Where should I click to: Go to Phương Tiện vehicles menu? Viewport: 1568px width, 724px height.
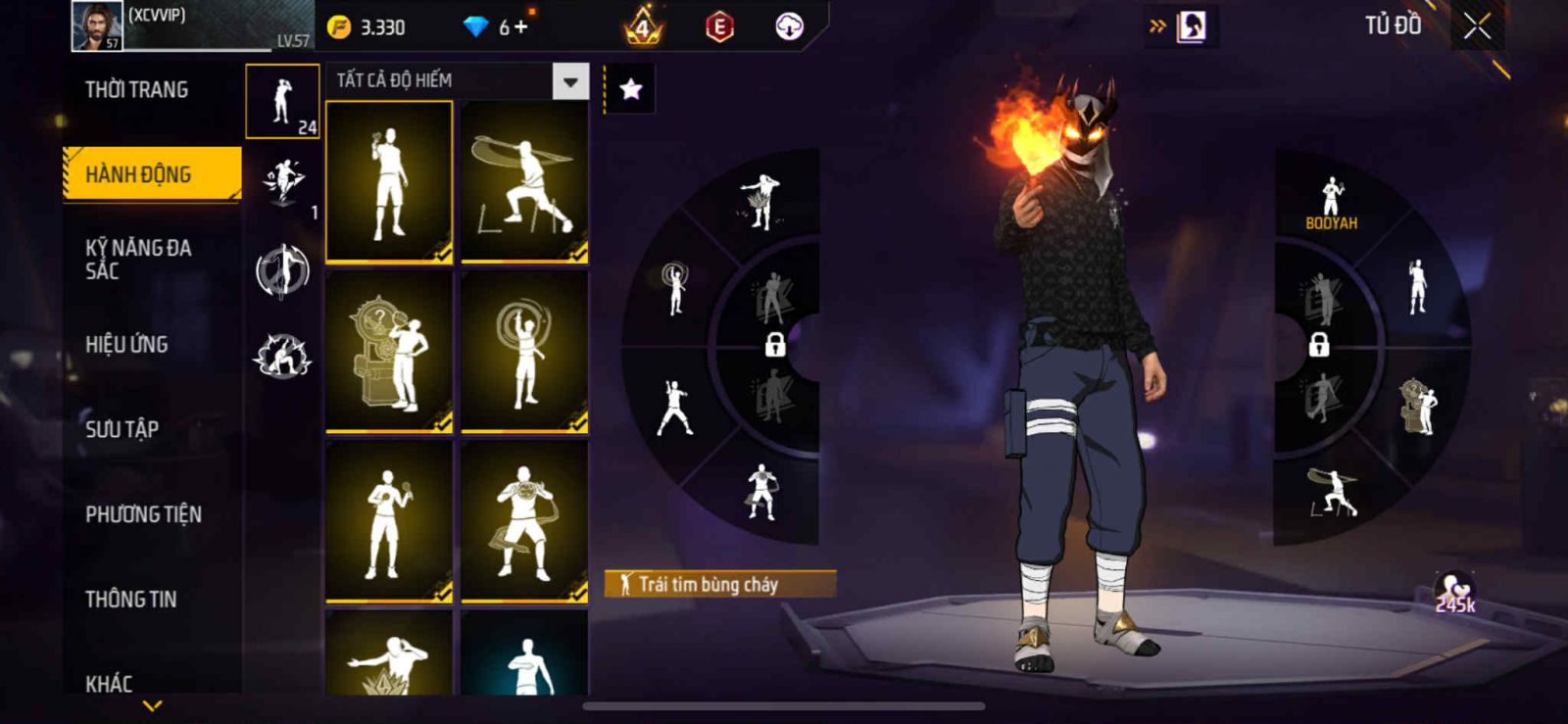143,513
